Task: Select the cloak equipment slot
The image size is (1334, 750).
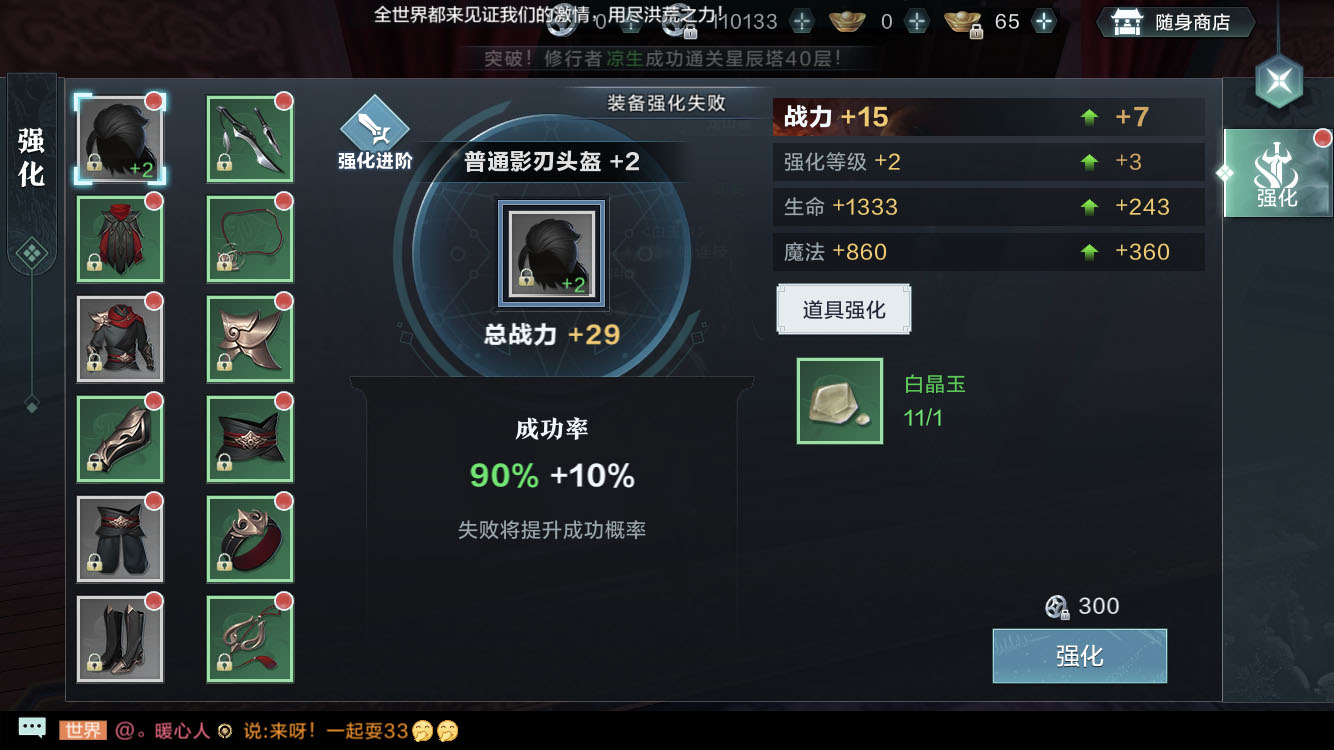Action: pos(120,238)
